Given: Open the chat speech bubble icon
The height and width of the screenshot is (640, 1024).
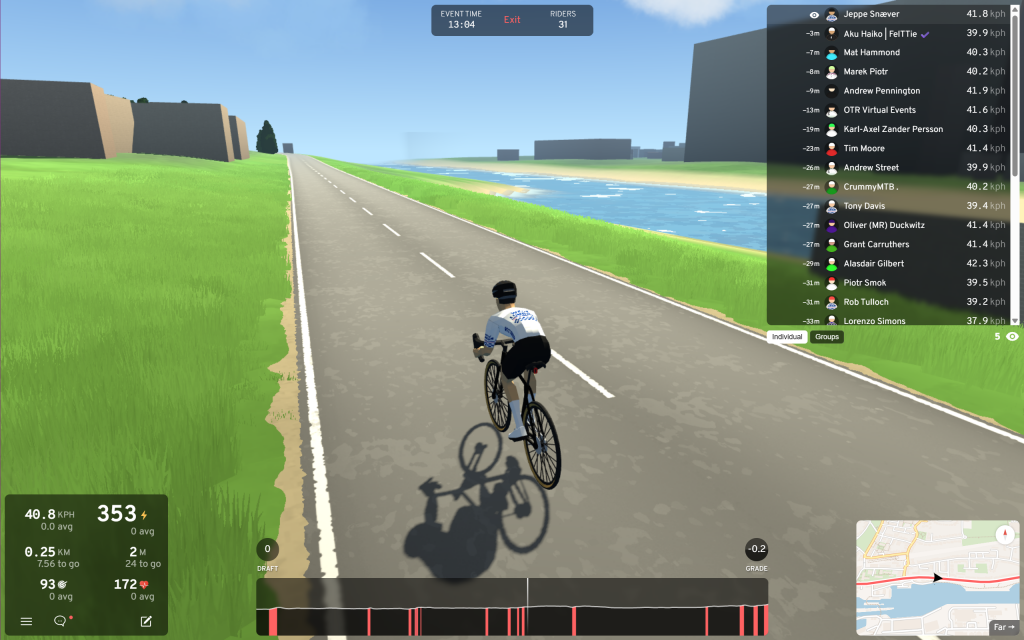Looking at the screenshot, I should tap(59, 621).
